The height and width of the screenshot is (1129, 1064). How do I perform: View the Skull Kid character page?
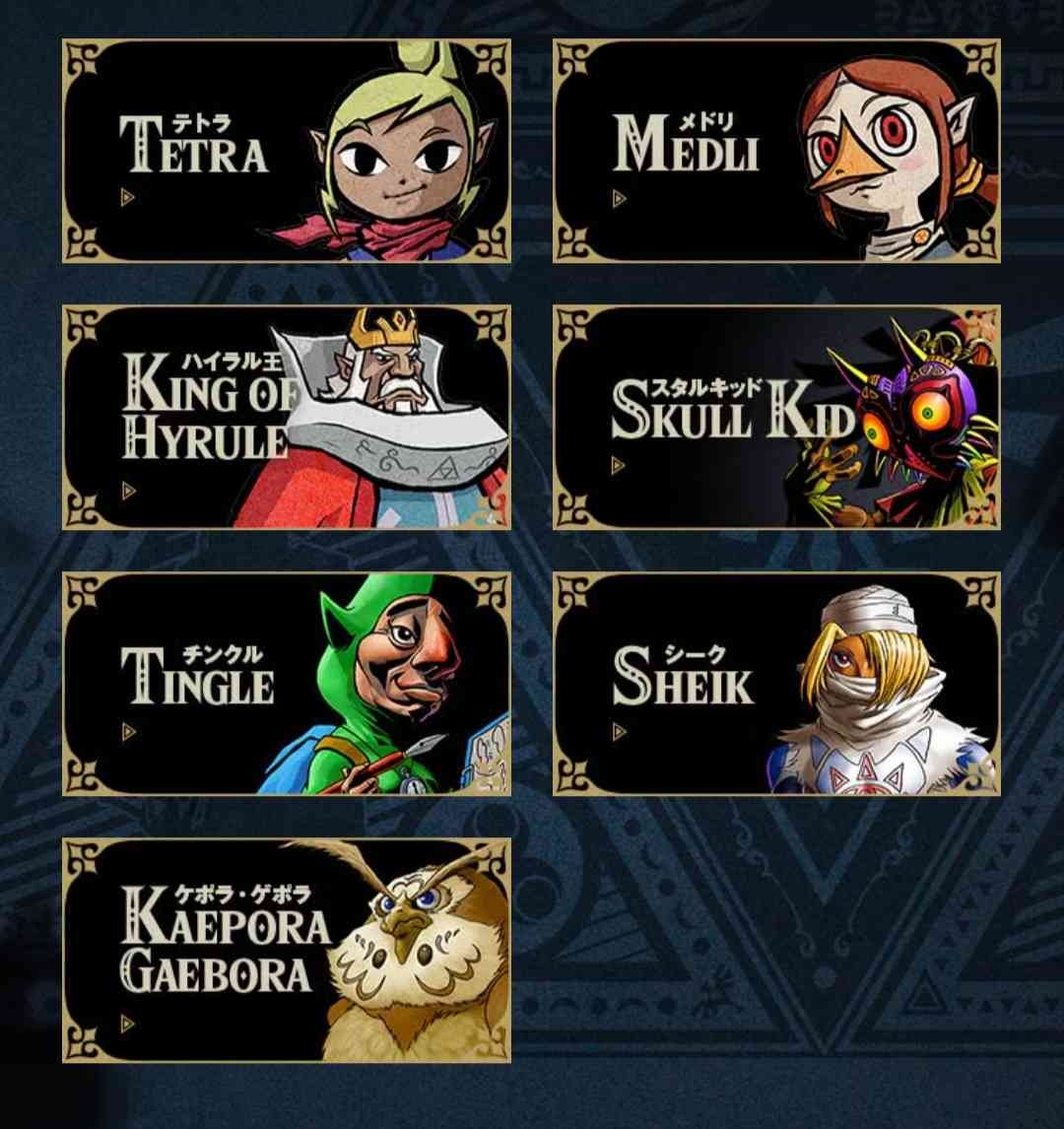[776, 417]
